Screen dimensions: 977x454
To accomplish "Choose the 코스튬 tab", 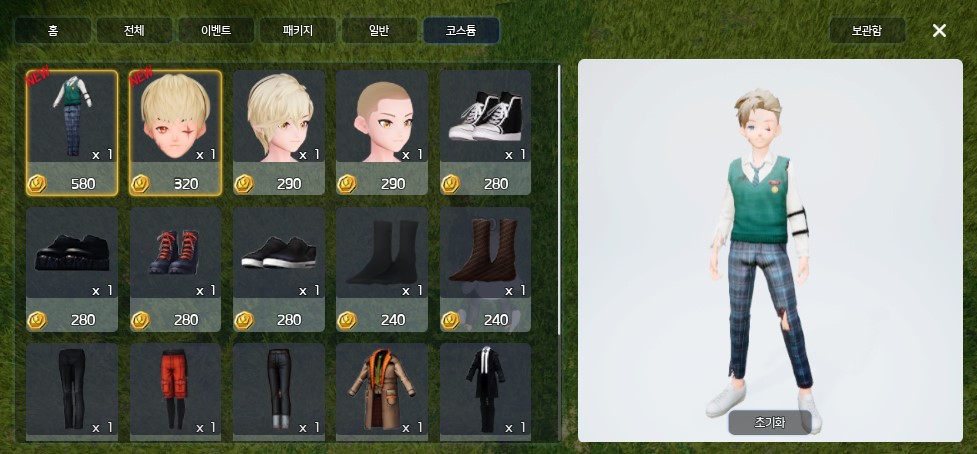I will coord(461,30).
